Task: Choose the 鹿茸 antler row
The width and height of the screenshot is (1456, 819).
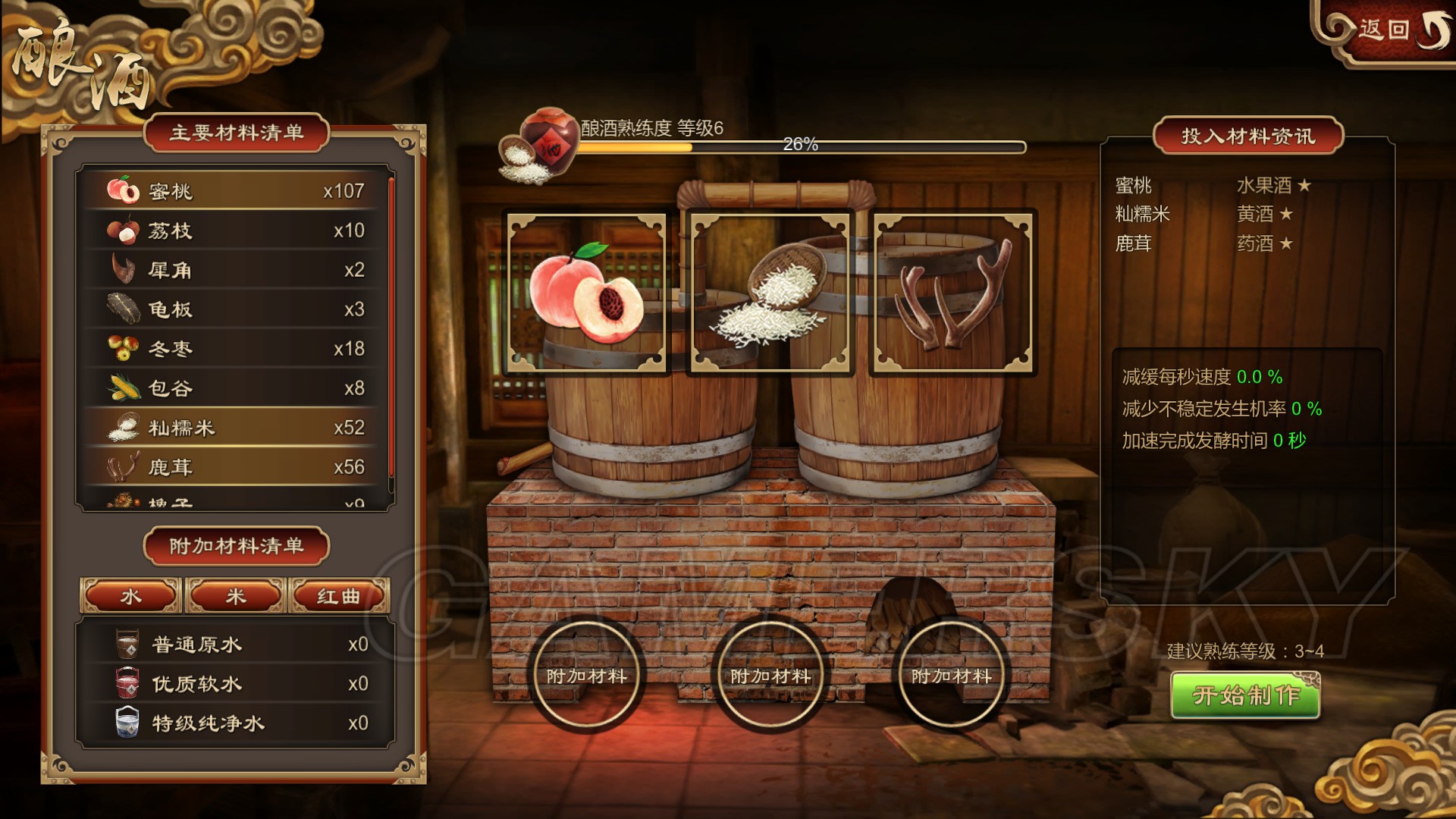Action: pyautogui.click(x=237, y=467)
